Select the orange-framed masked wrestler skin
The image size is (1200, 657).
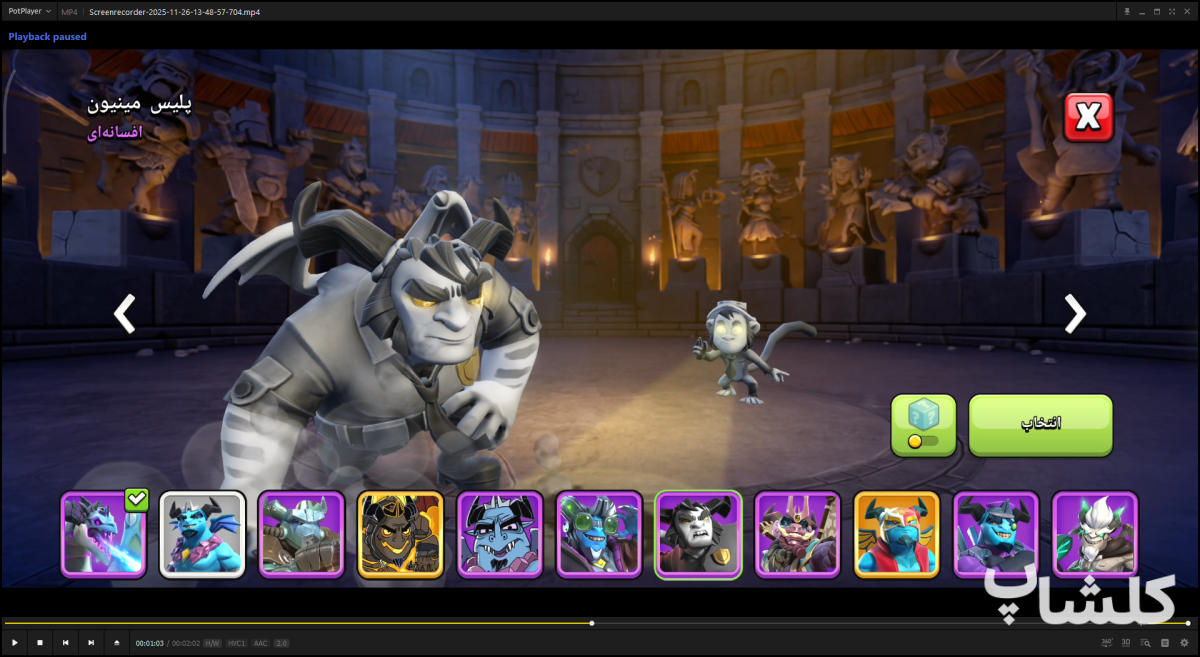click(x=897, y=535)
